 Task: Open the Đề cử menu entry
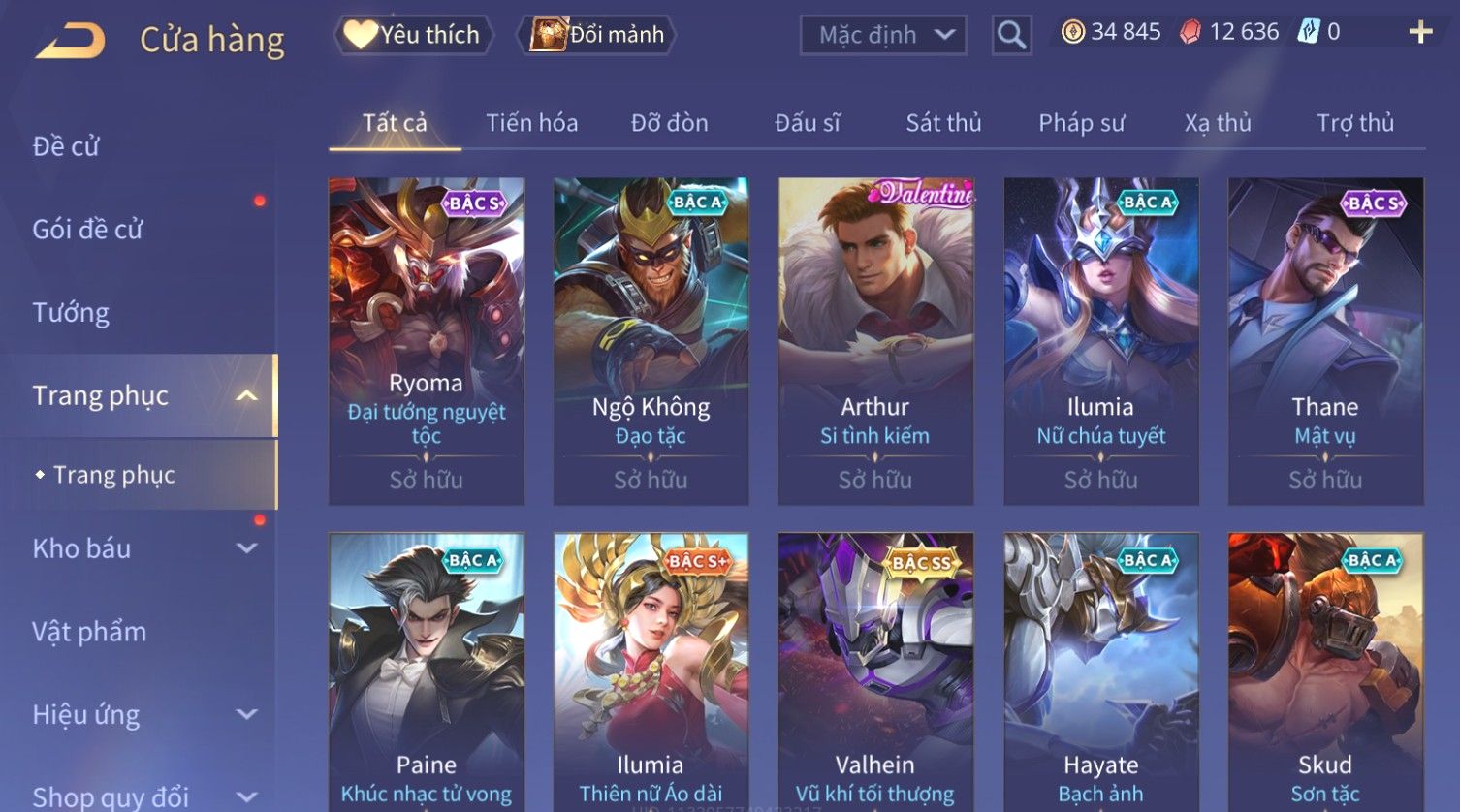(x=66, y=146)
